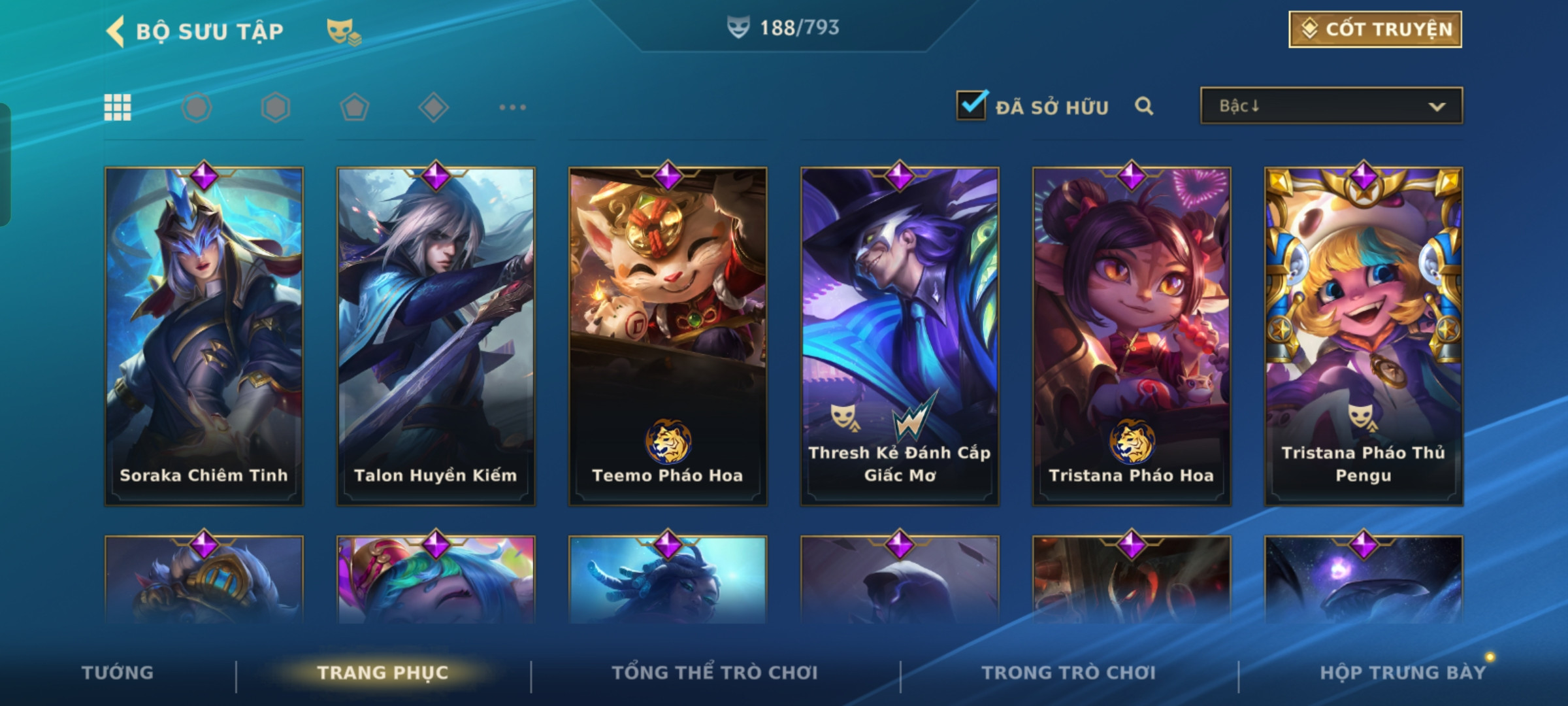Open Tristana Pháo Thủ Pengu skin
This screenshot has width=1568, height=706.
pos(1364,336)
